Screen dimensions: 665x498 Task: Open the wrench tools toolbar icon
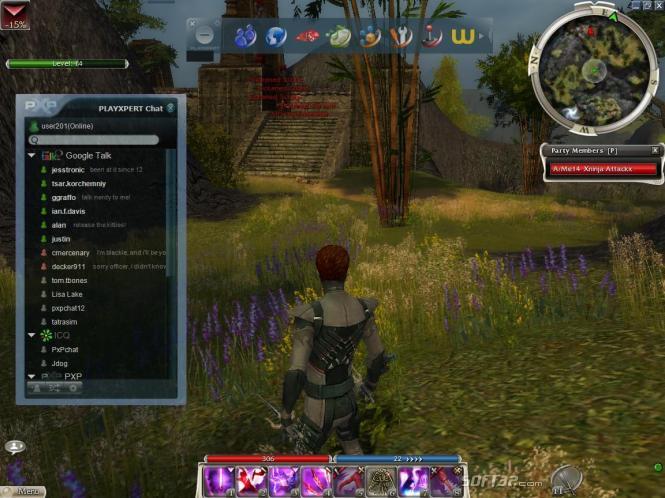(x=401, y=37)
